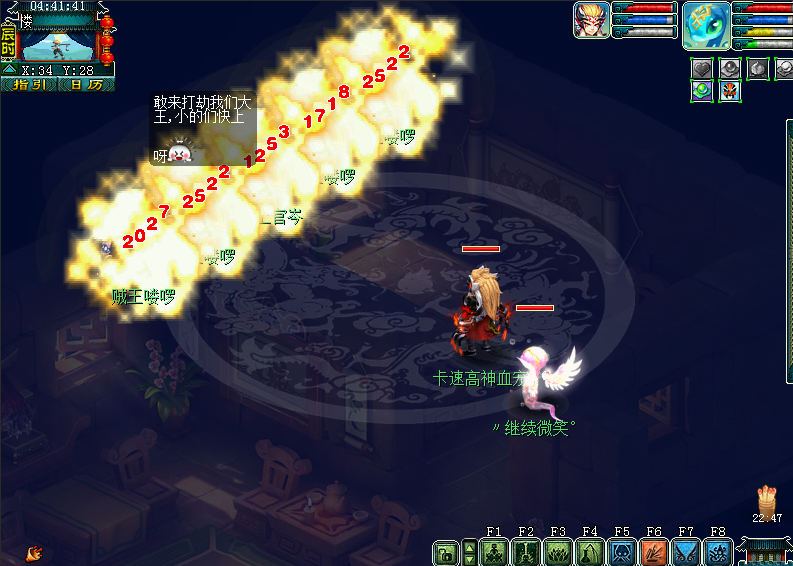Collapse the minimap with the arrow button
The width and height of the screenshot is (793, 566).
9,70
